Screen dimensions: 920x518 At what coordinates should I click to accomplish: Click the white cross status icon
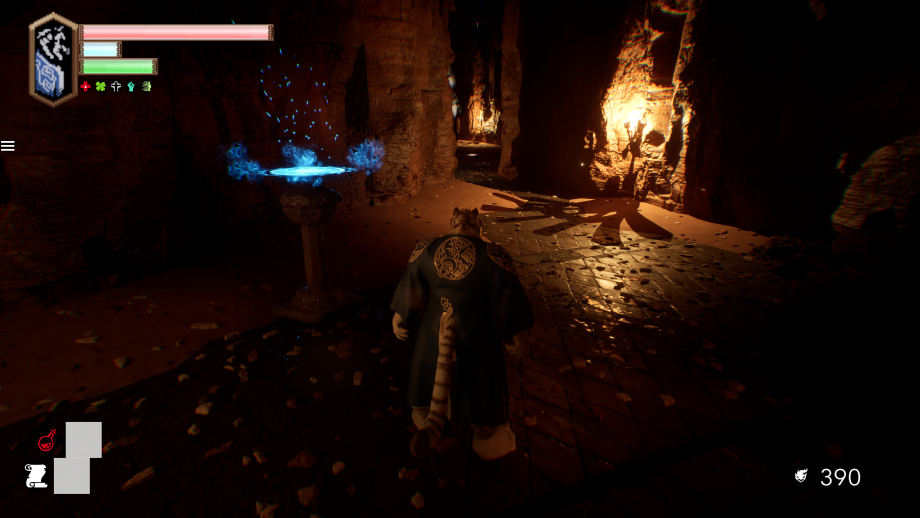(x=115, y=87)
